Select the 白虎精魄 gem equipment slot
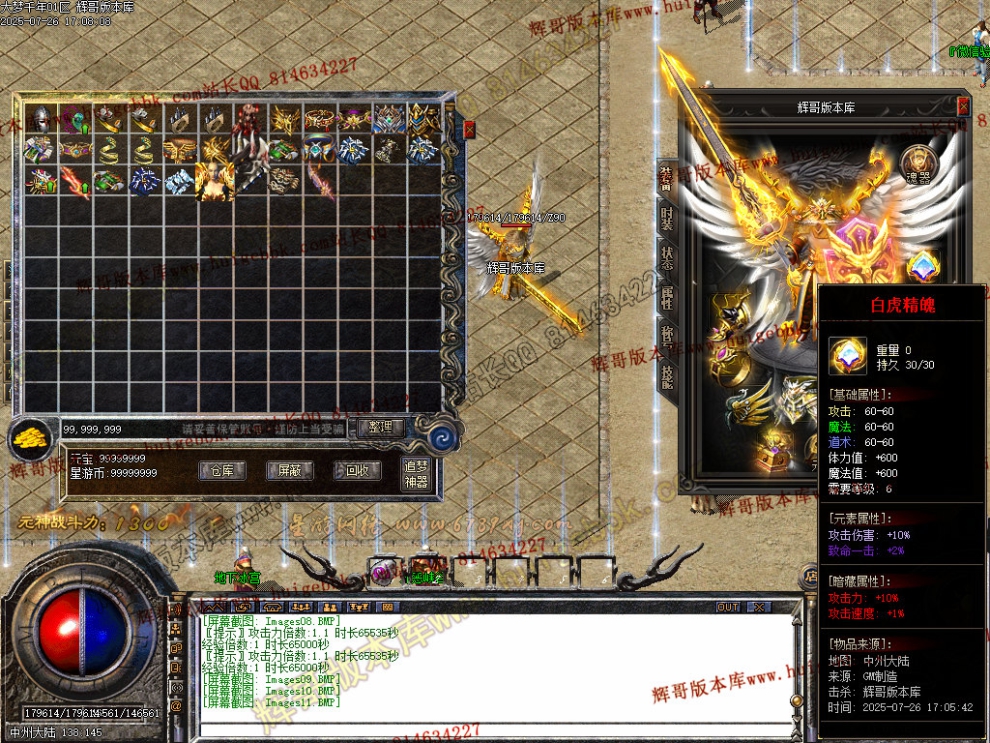 point(922,267)
